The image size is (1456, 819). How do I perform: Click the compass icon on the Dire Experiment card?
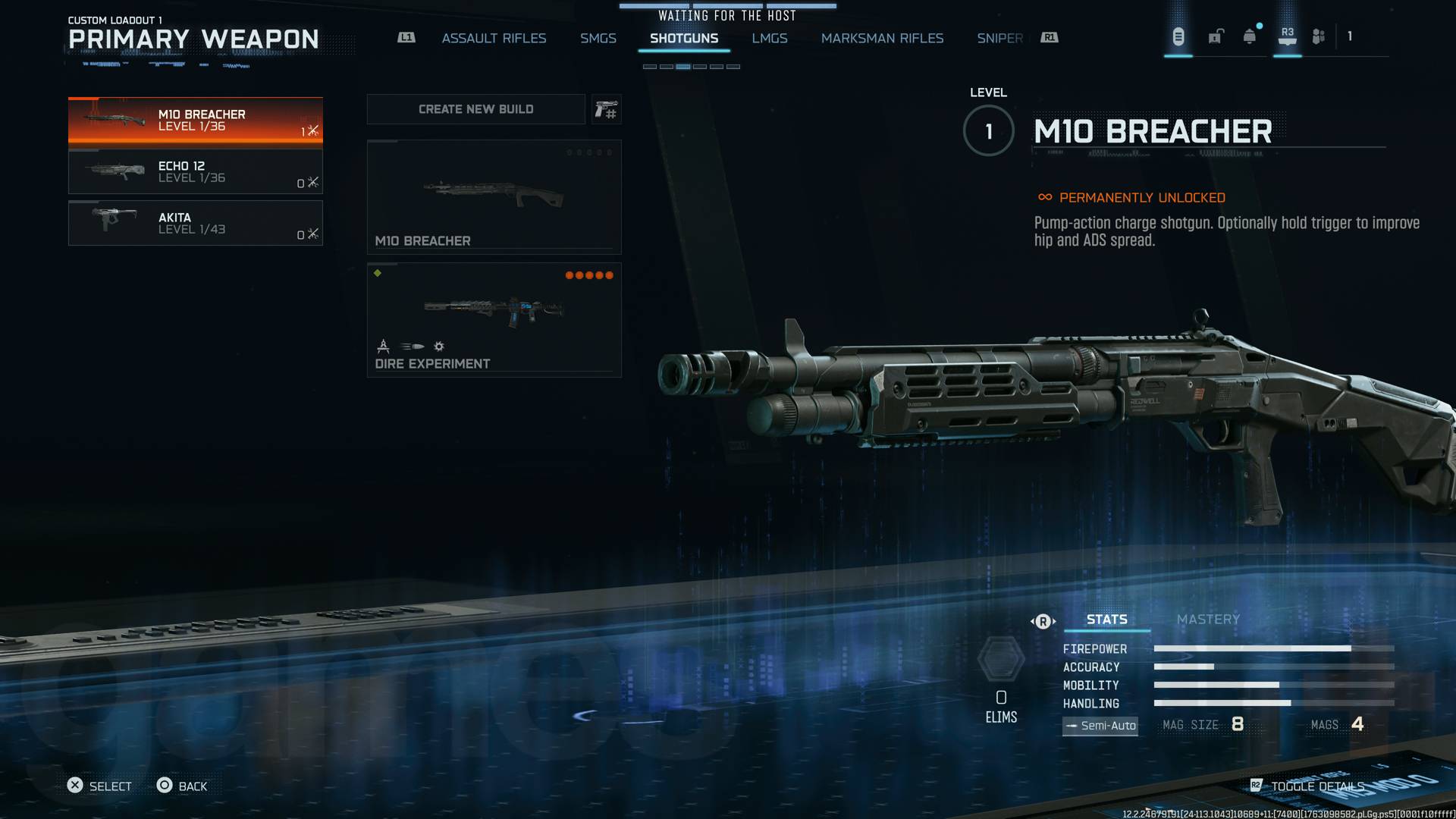pyautogui.click(x=384, y=347)
